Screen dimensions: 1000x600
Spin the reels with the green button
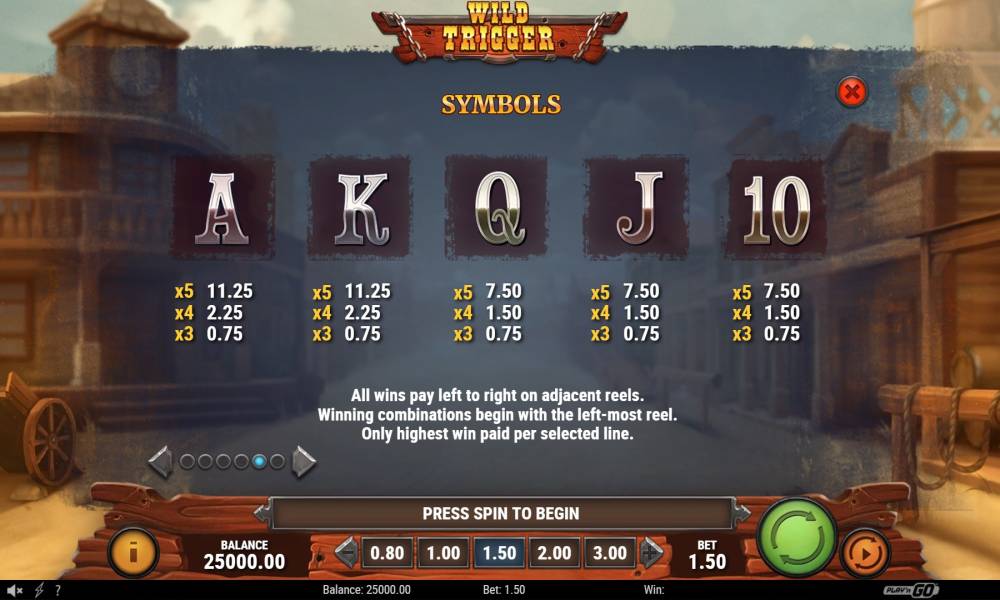797,539
